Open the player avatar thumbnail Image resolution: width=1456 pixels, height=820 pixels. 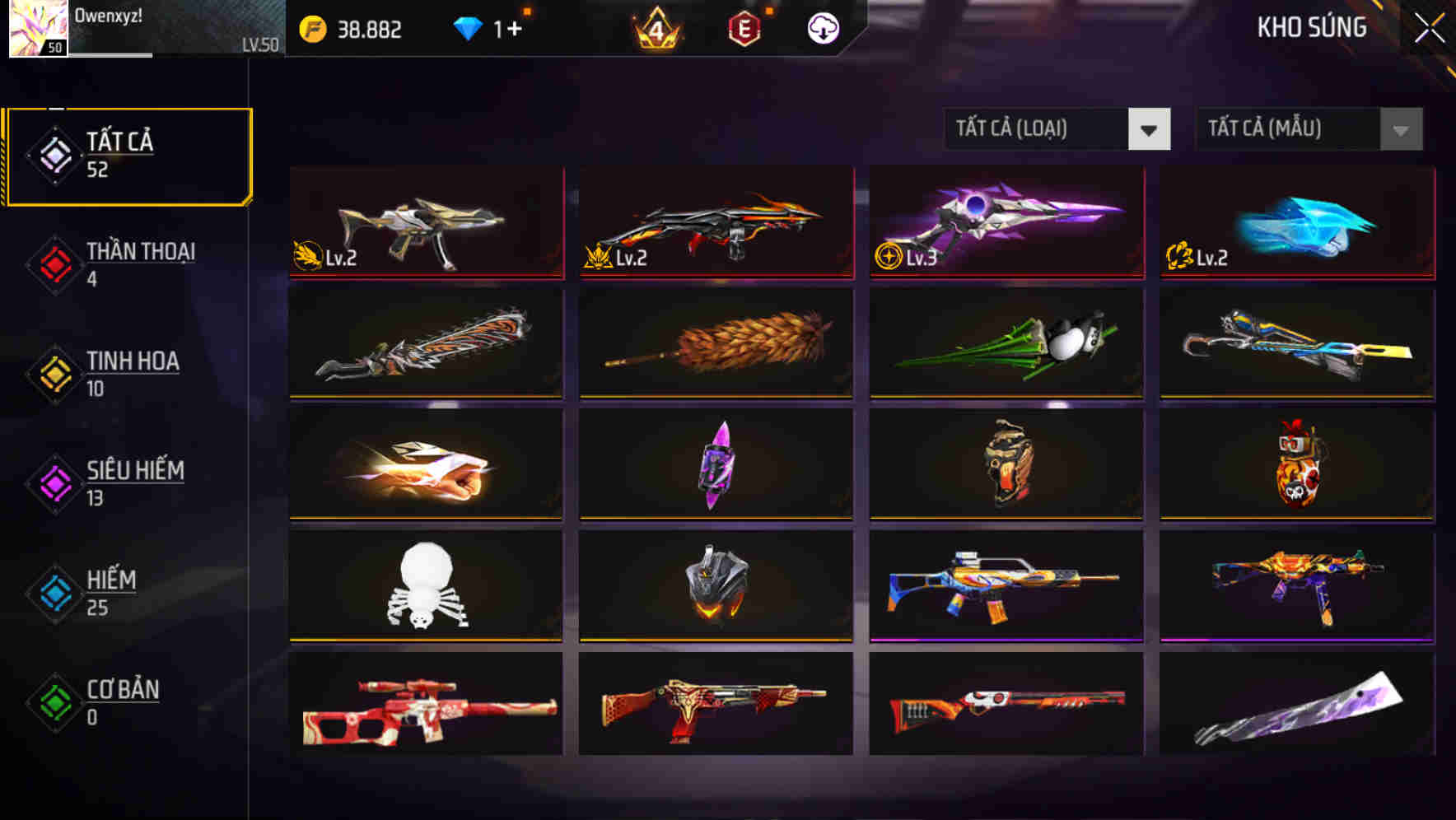pos(37,30)
